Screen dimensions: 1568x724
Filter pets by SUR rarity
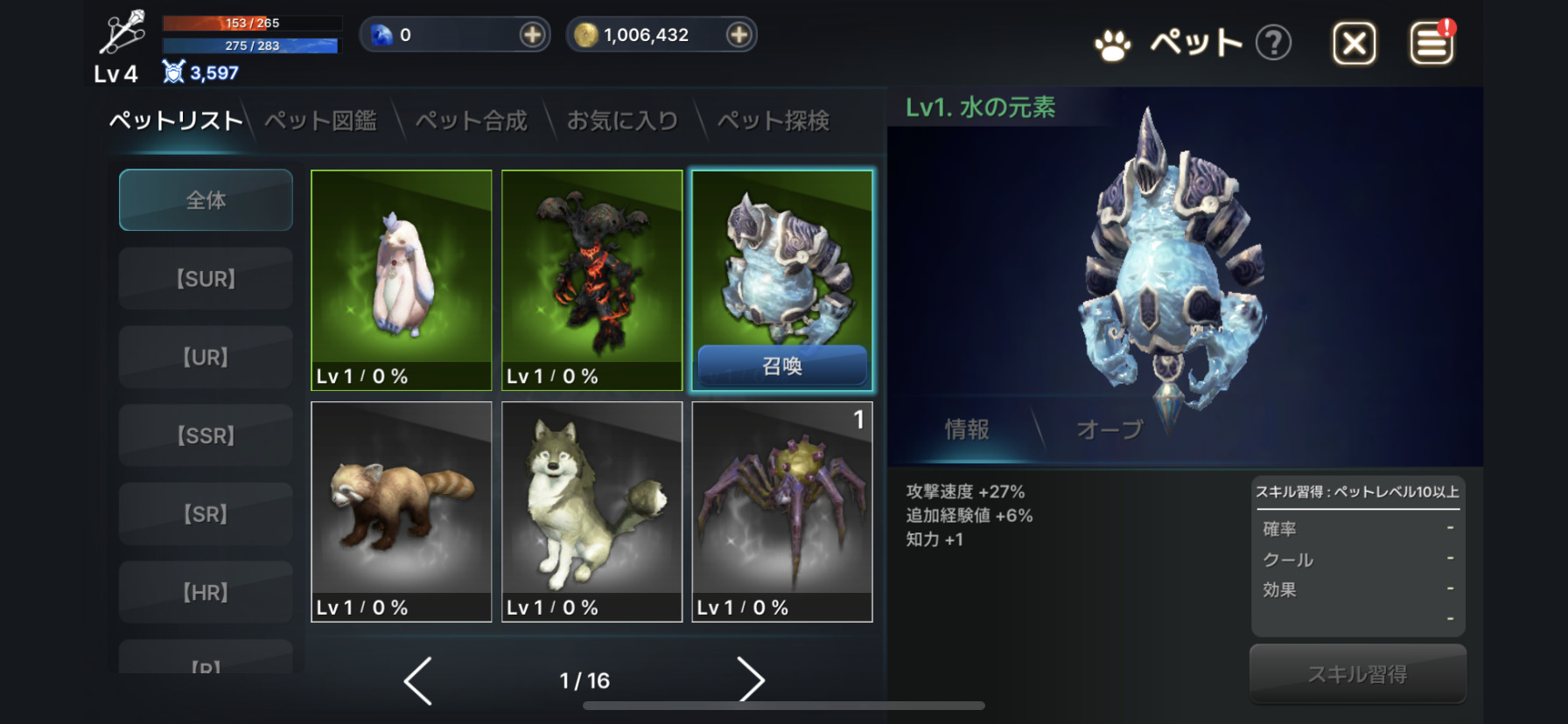pos(206,279)
